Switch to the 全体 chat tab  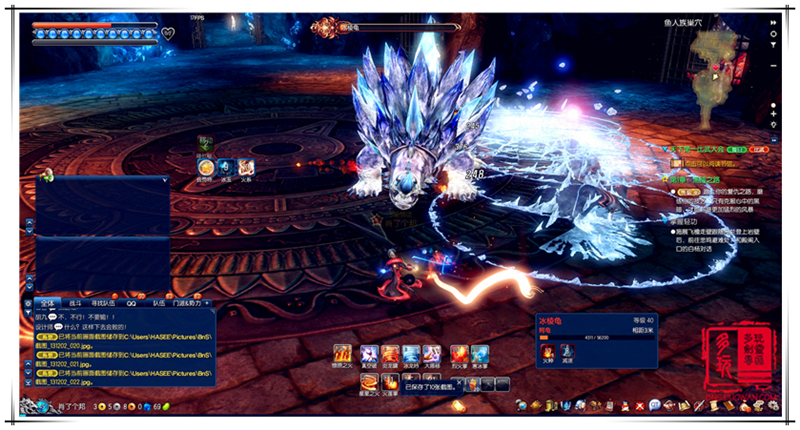46,301
